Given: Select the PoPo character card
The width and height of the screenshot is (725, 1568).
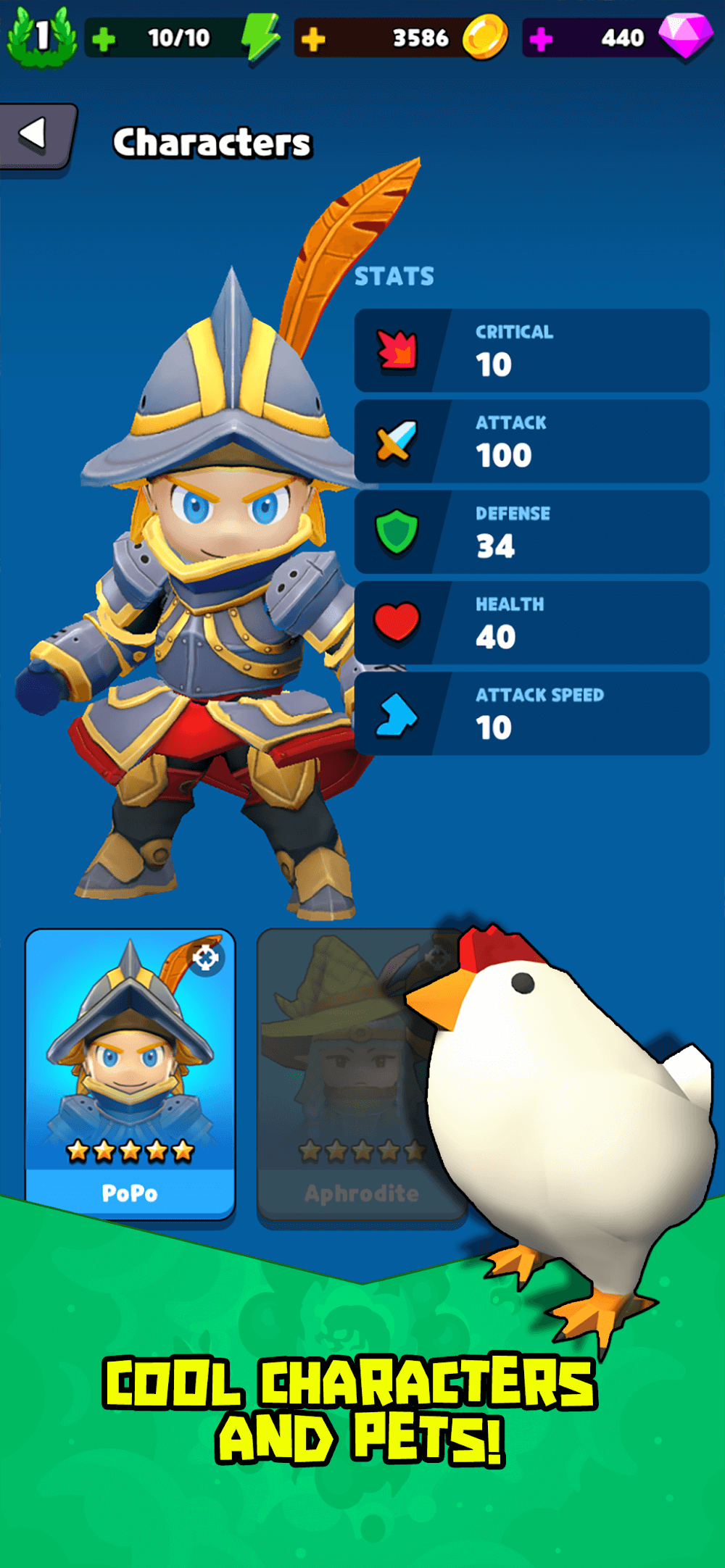Looking at the screenshot, I should click(130, 1072).
